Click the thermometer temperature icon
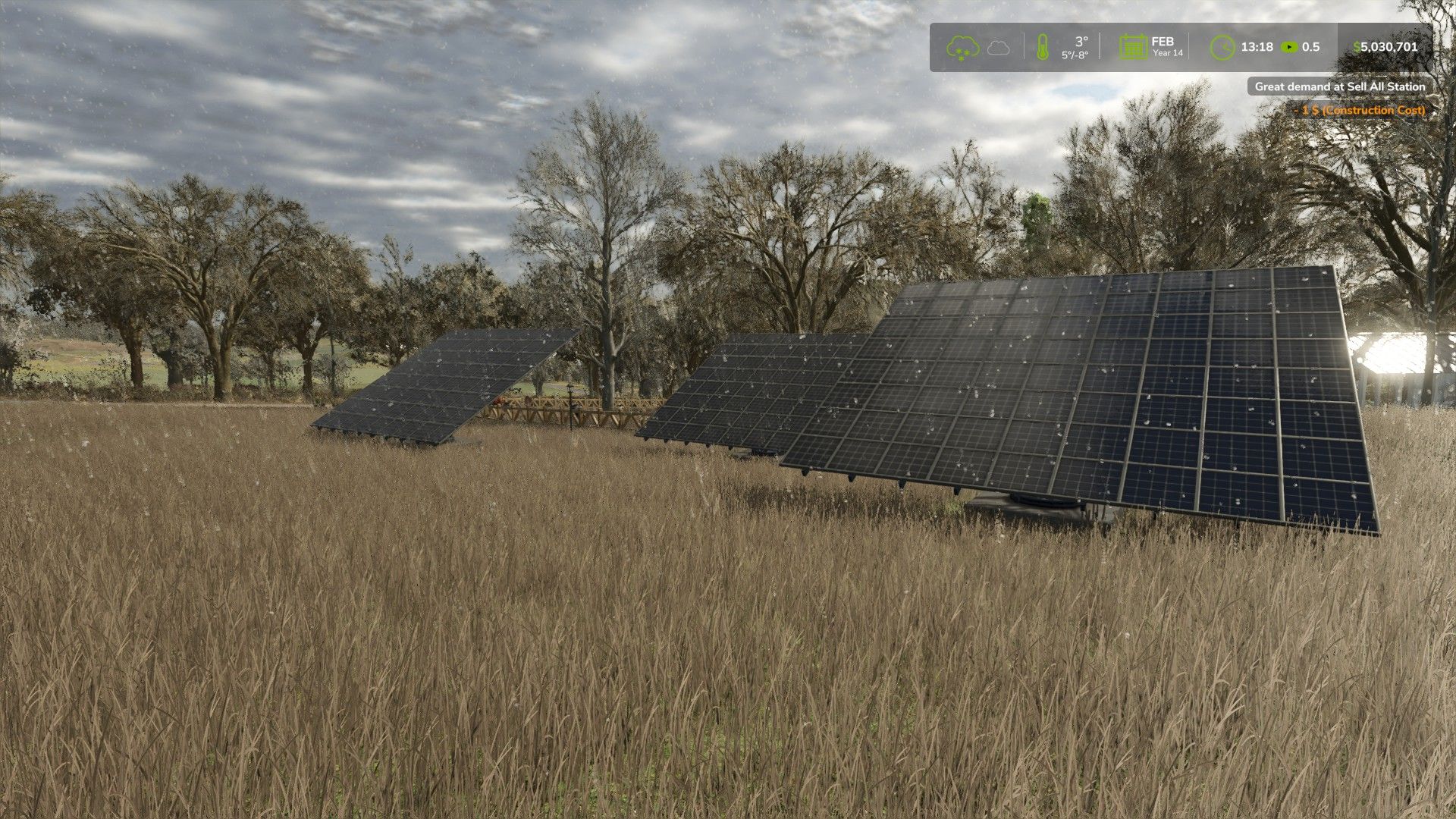Screen dimensions: 1456x819 coord(1043,47)
